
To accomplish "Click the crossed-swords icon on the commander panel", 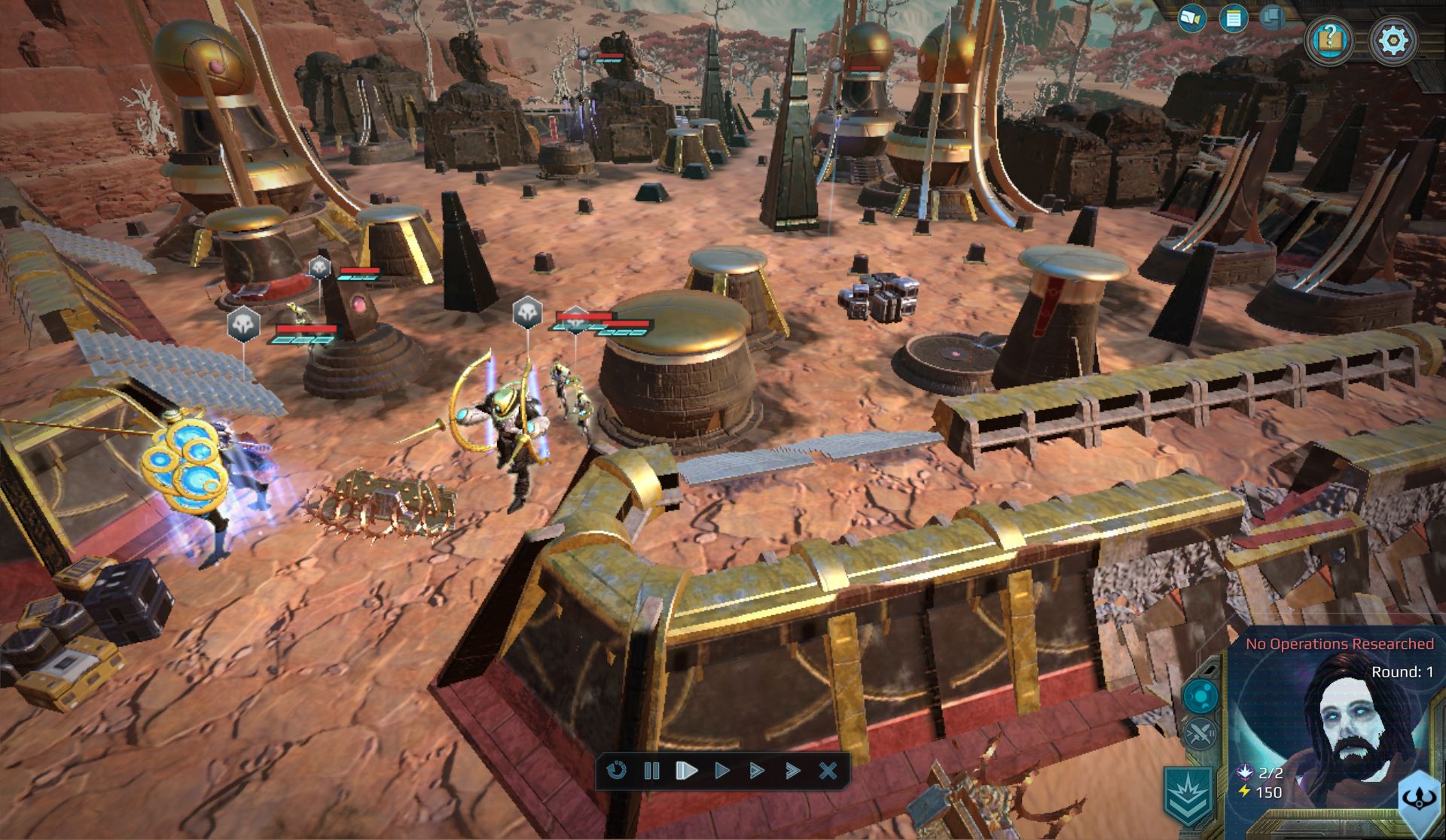I will (1200, 732).
